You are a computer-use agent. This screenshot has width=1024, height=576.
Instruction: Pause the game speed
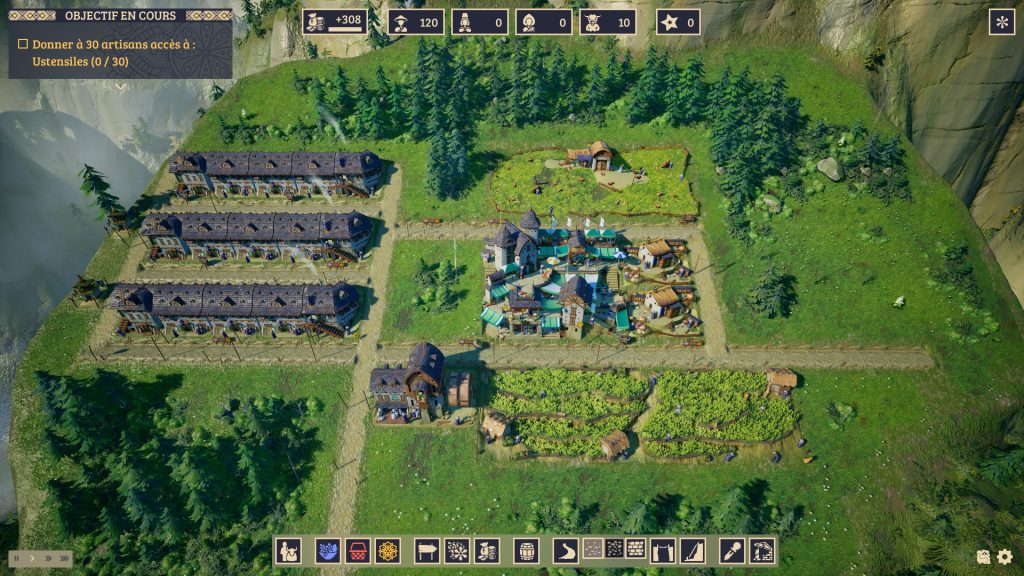tap(17, 558)
